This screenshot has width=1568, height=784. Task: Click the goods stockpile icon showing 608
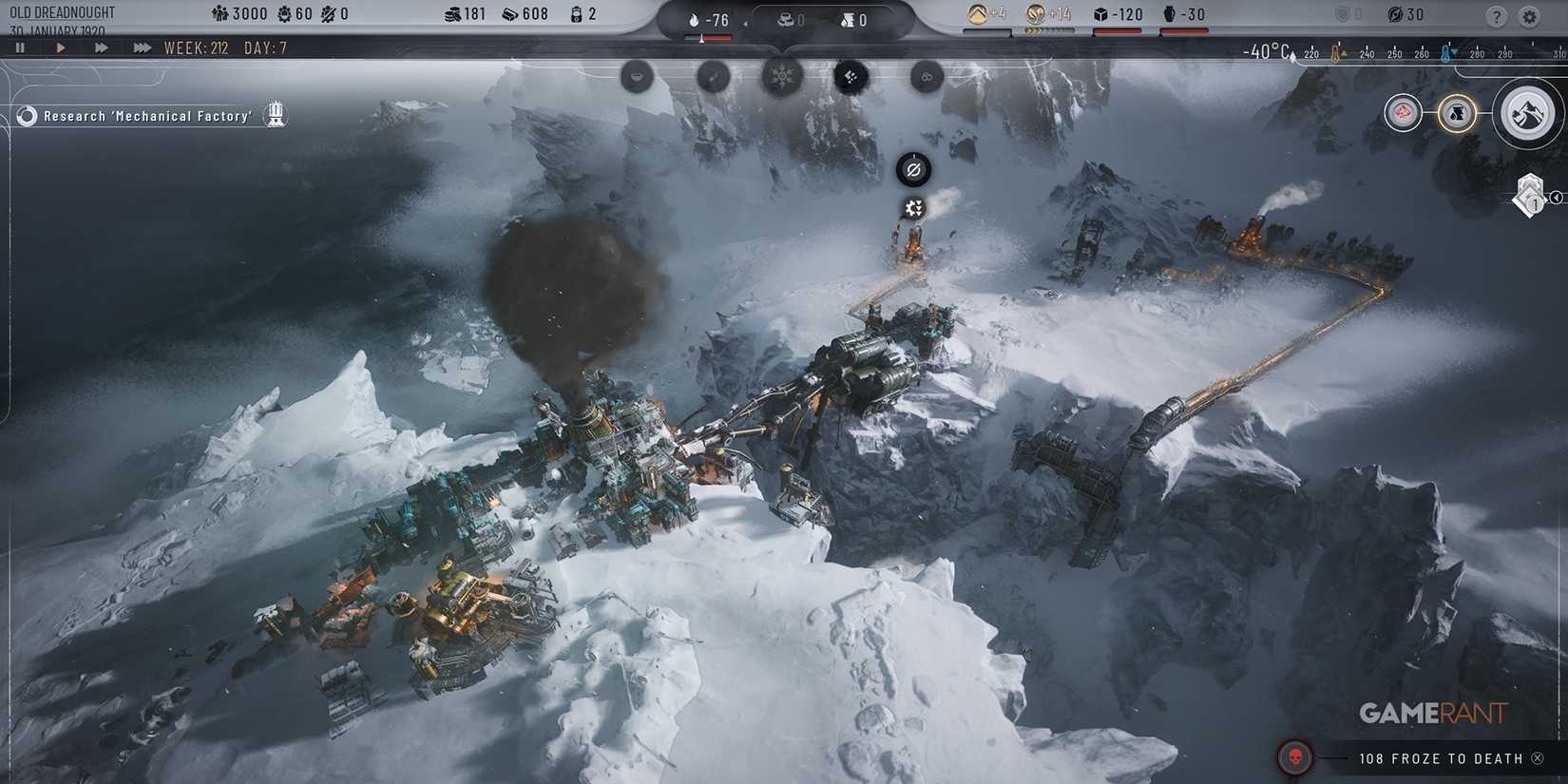[x=509, y=13]
